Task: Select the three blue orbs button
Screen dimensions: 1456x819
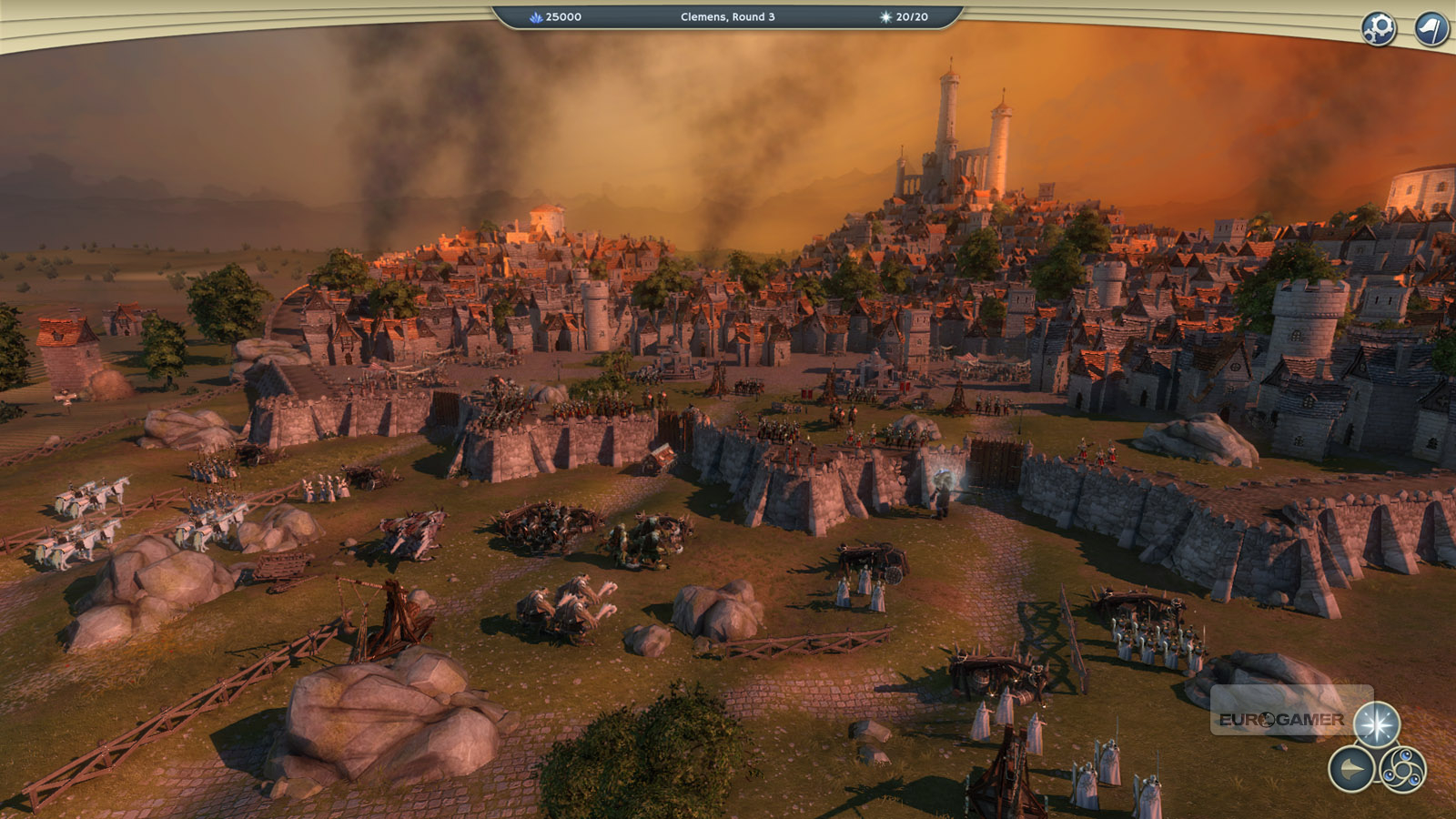Action: (x=1403, y=770)
